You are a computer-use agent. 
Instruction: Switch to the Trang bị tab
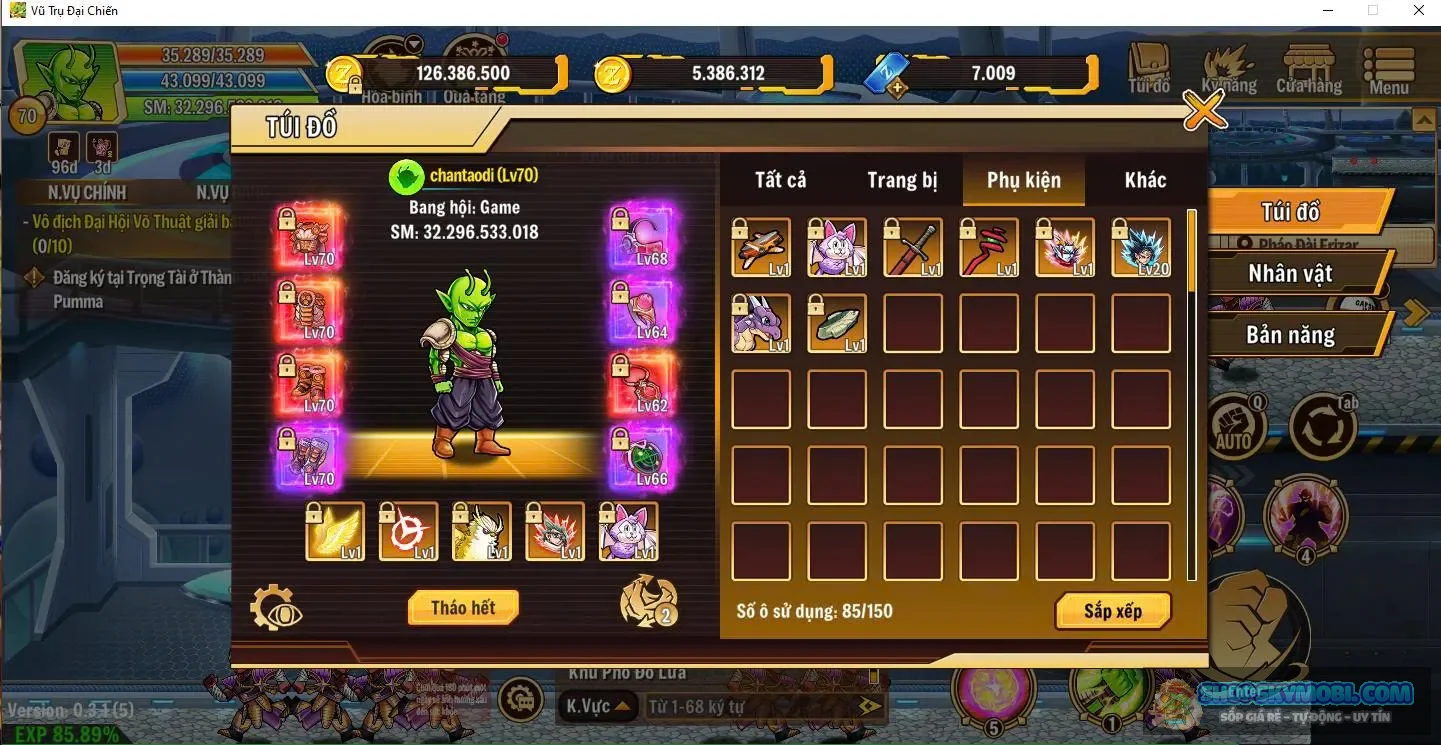tap(901, 180)
